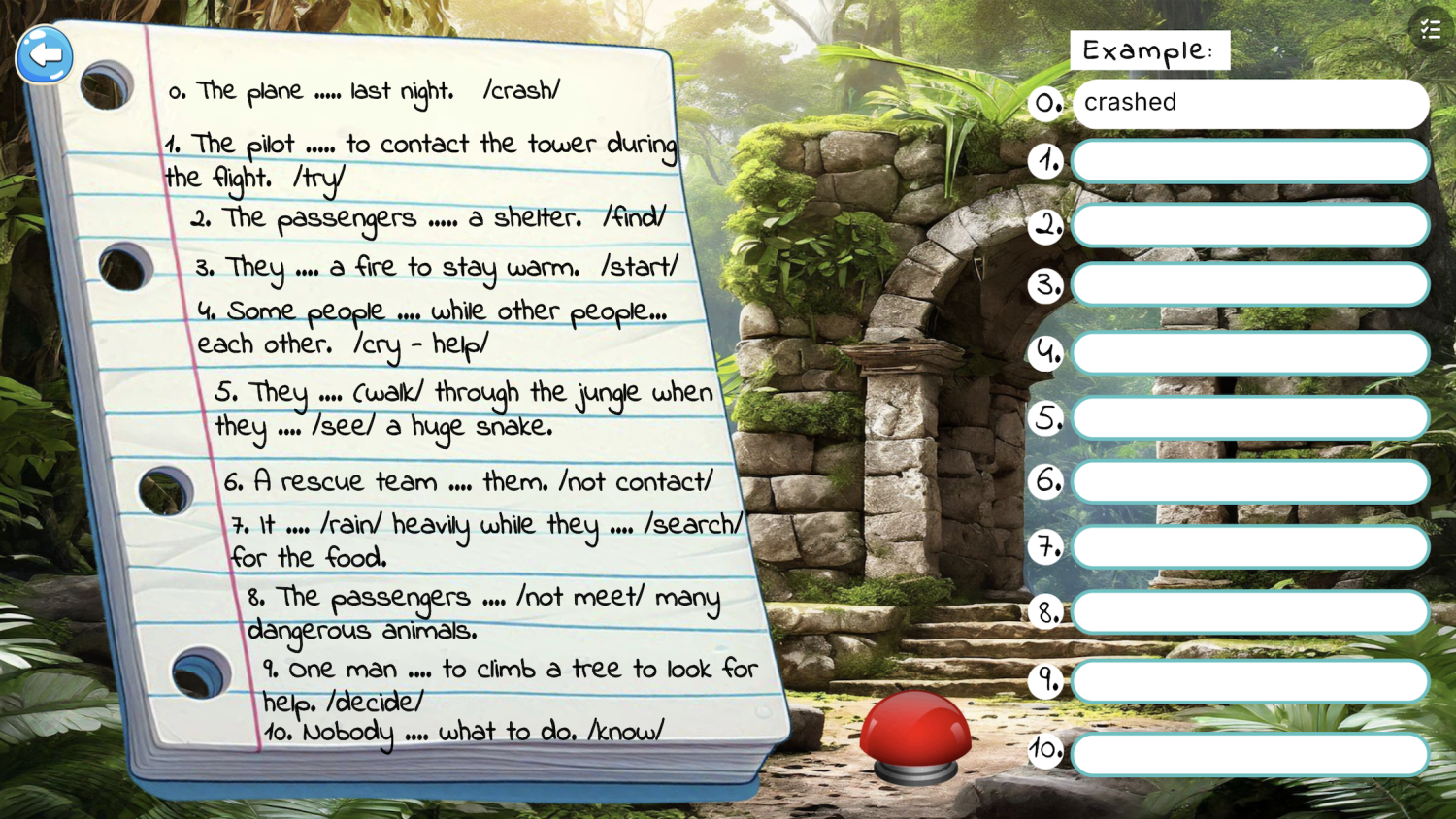Click the blue back arrow button
Image resolution: width=1456 pixels, height=819 pixels.
click(x=45, y=54)
